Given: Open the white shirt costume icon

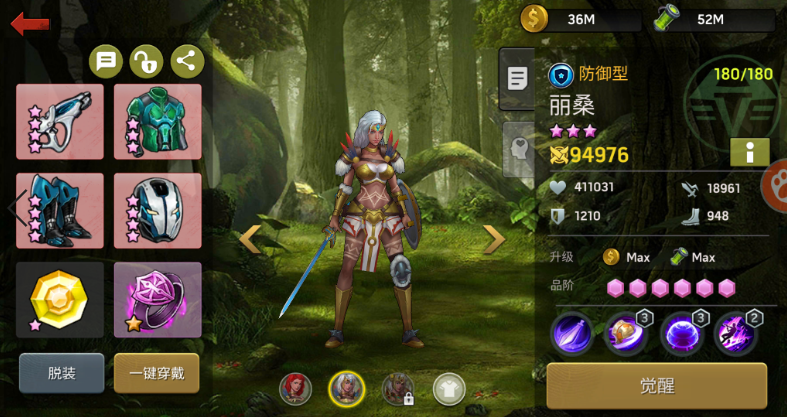Looking at the screenshot, I should tap(449, 388).
